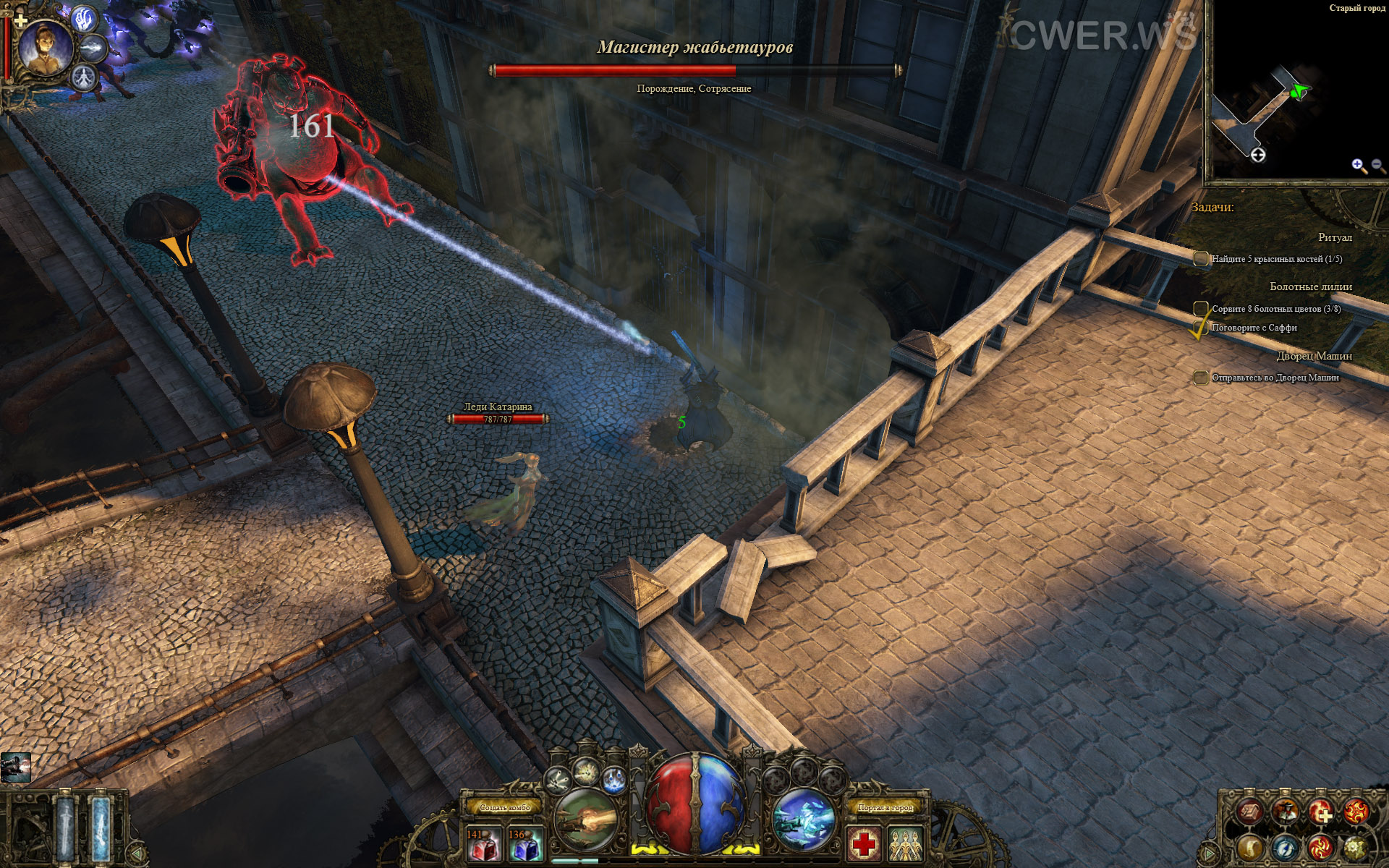Open the hunter character sheet icon
The height and width of the screenshot is (868, 1389).
coord(1285,812)
